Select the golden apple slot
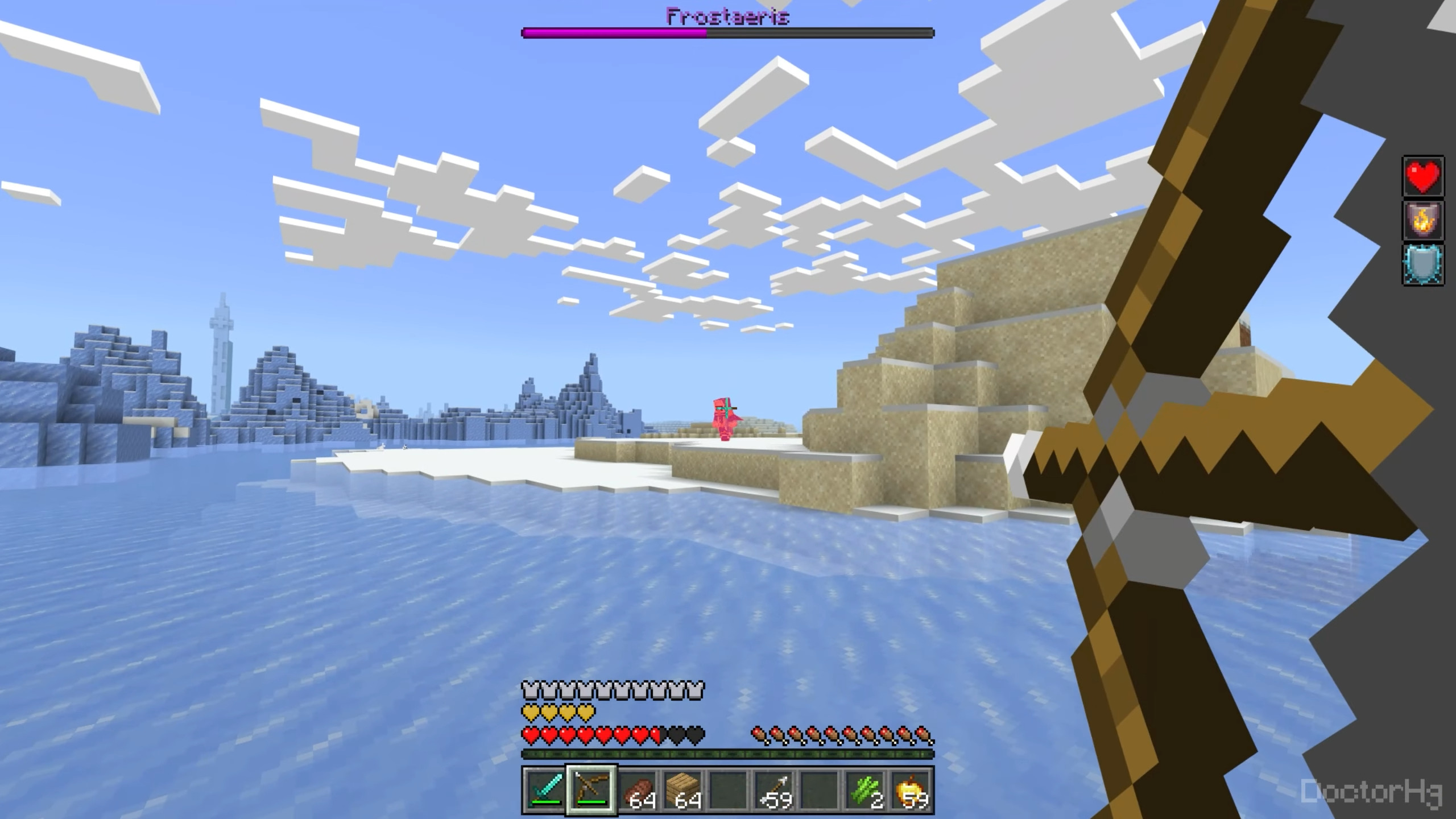The width and height of the screenshot is (1456, 819). pyautogui.click(x=911, y=791)
